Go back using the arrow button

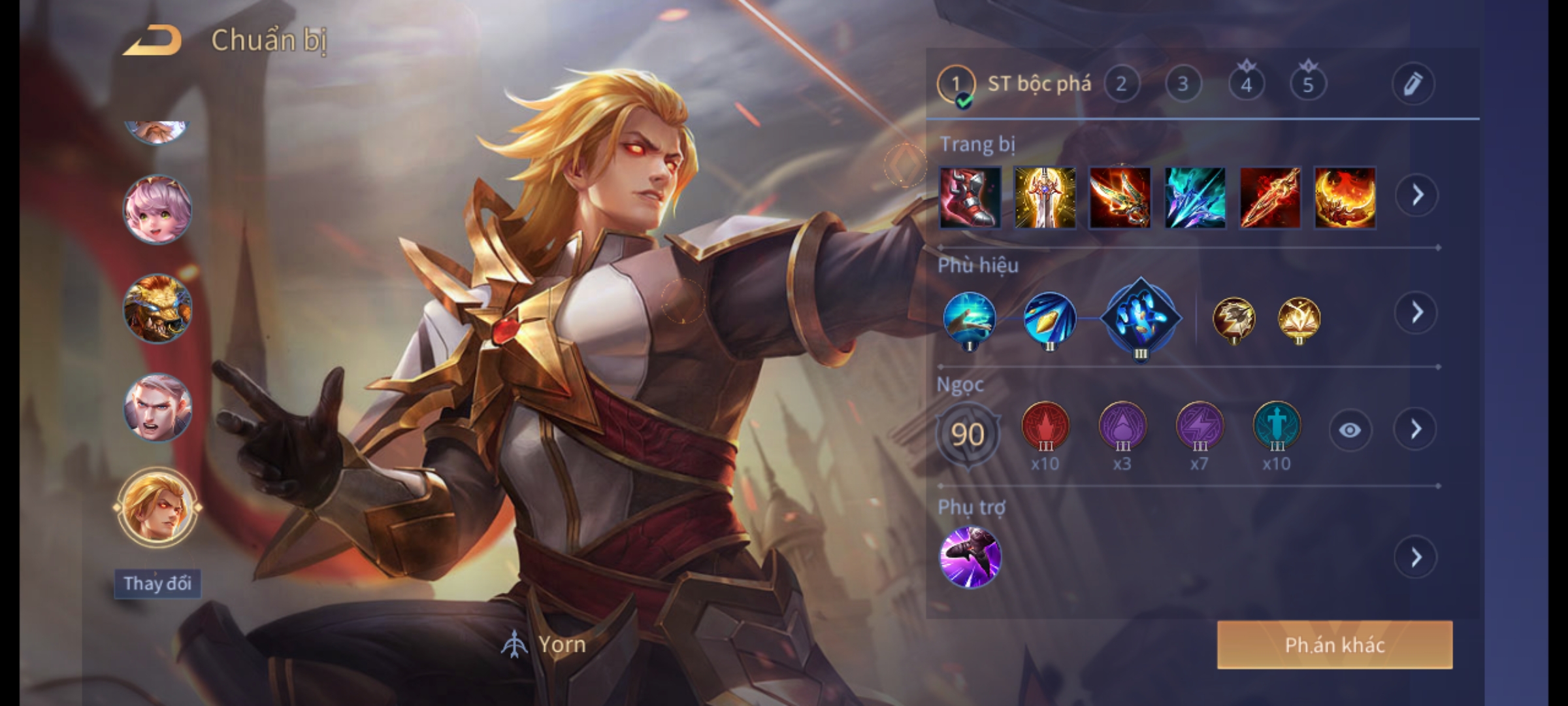pos(154,41)
